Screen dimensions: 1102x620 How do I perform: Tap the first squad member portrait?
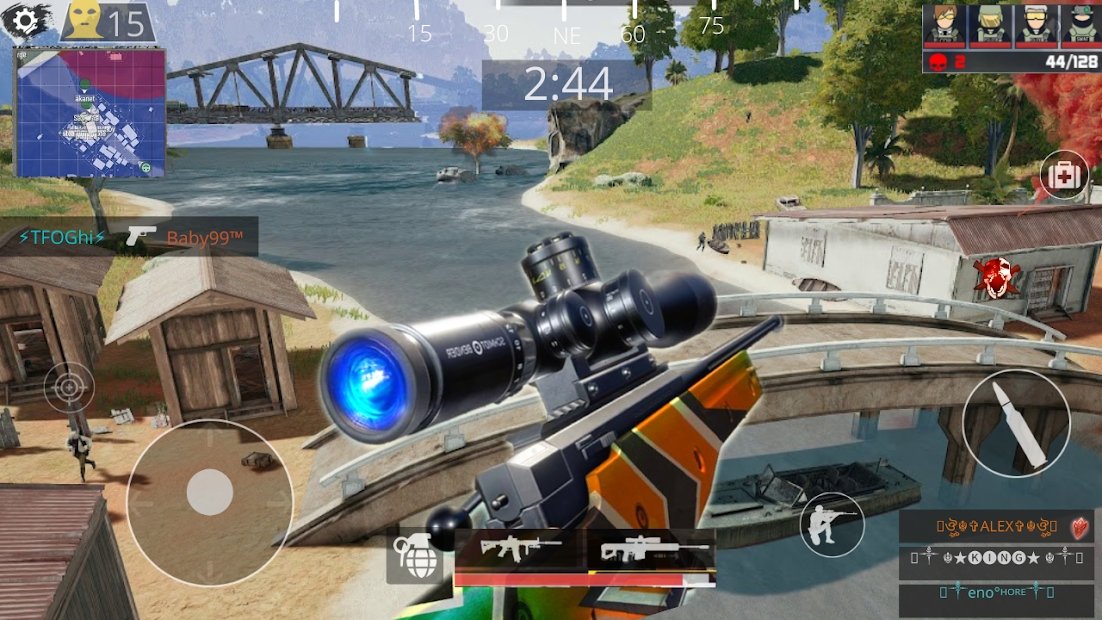(x=942, y=25)
